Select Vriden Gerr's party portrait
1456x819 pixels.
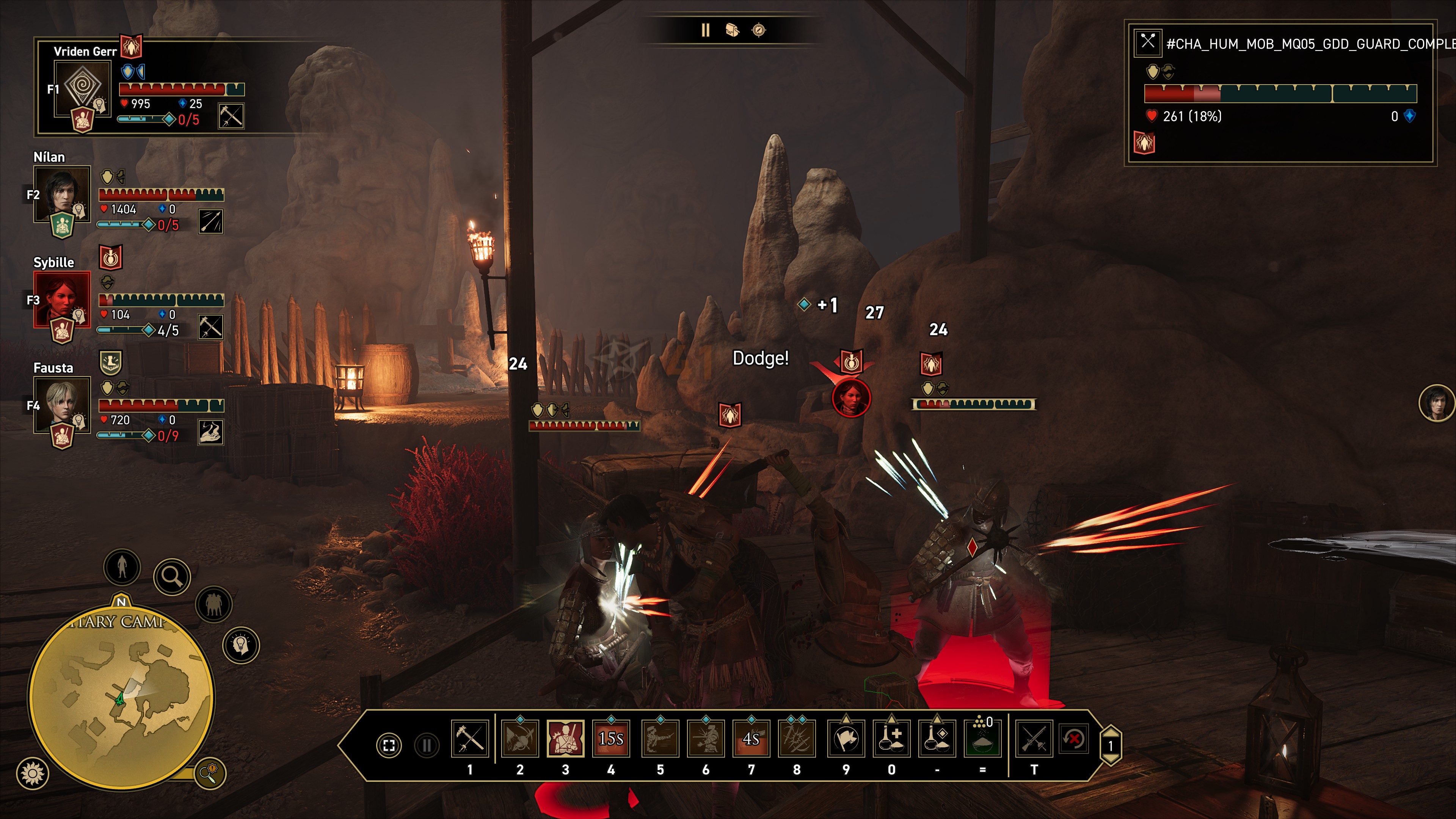pyautogui.click(x=83, y=88)
